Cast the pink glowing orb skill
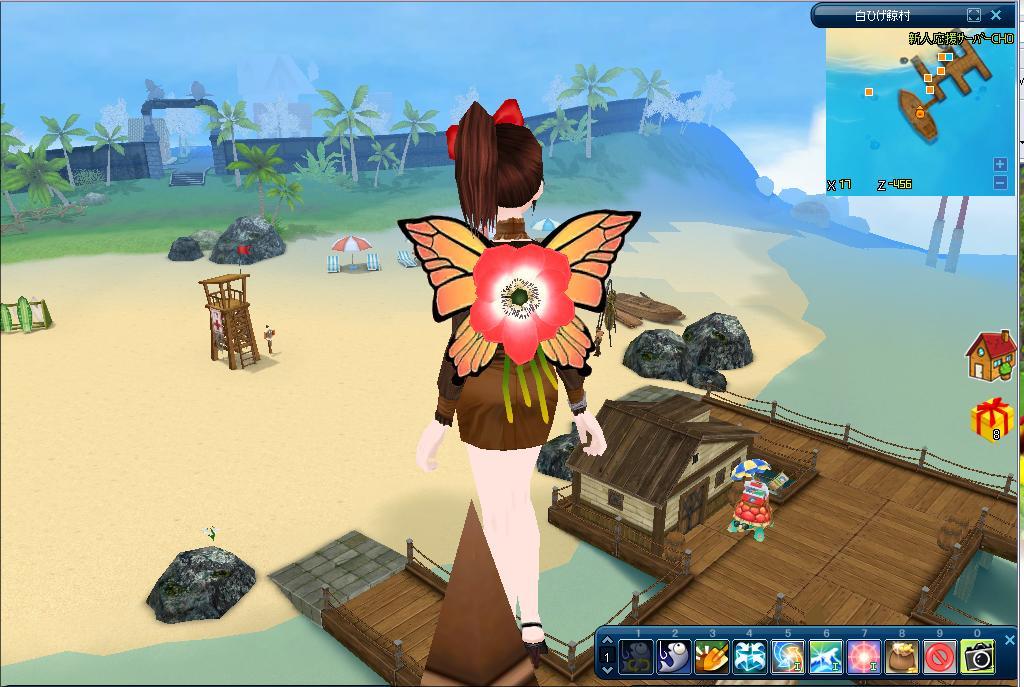This screenshot has height=687, width=1024. (x=864, y=657)
